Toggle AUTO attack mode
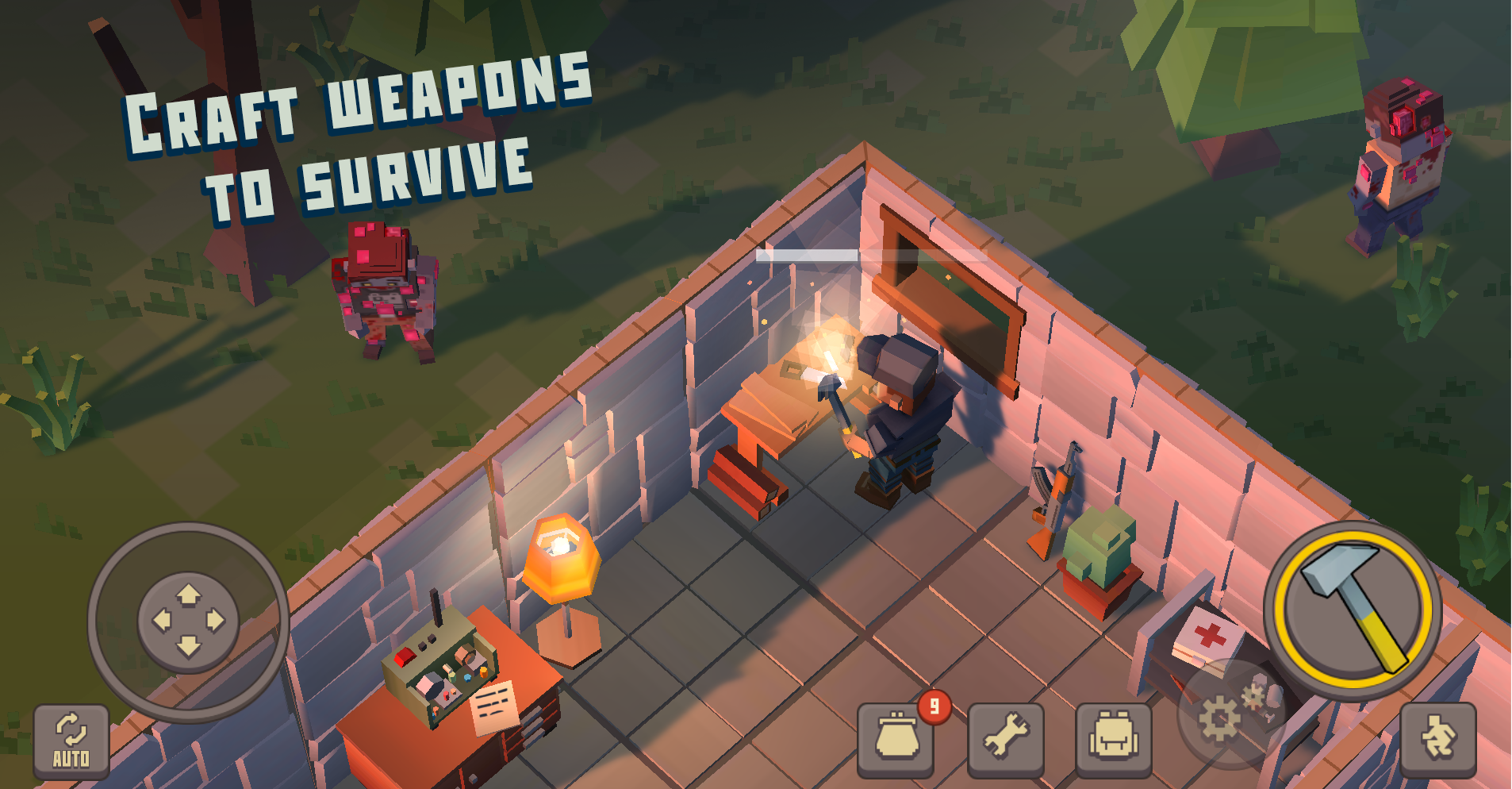 (x=71, y=742)
